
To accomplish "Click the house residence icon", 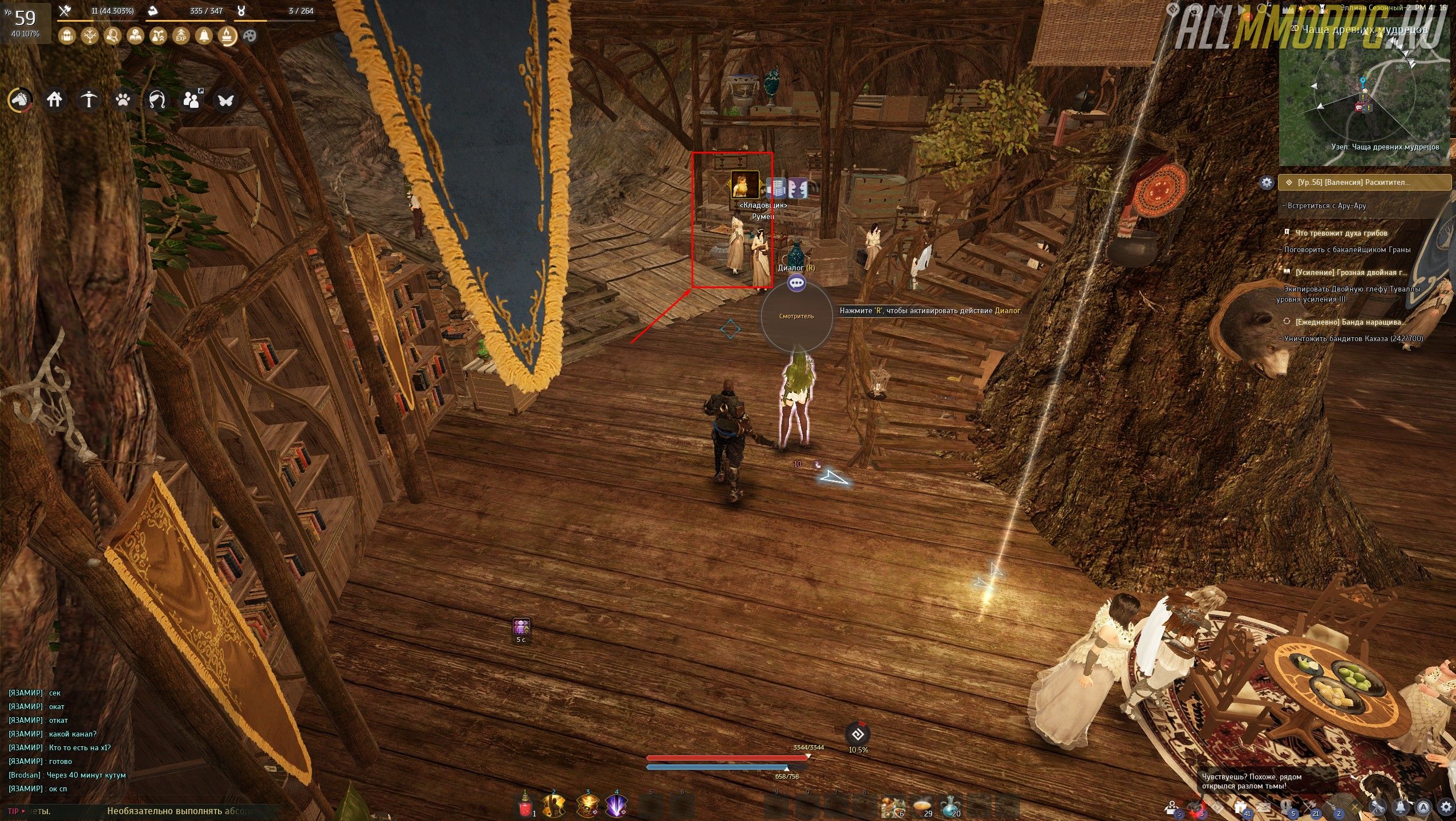I will click(54, 100).
